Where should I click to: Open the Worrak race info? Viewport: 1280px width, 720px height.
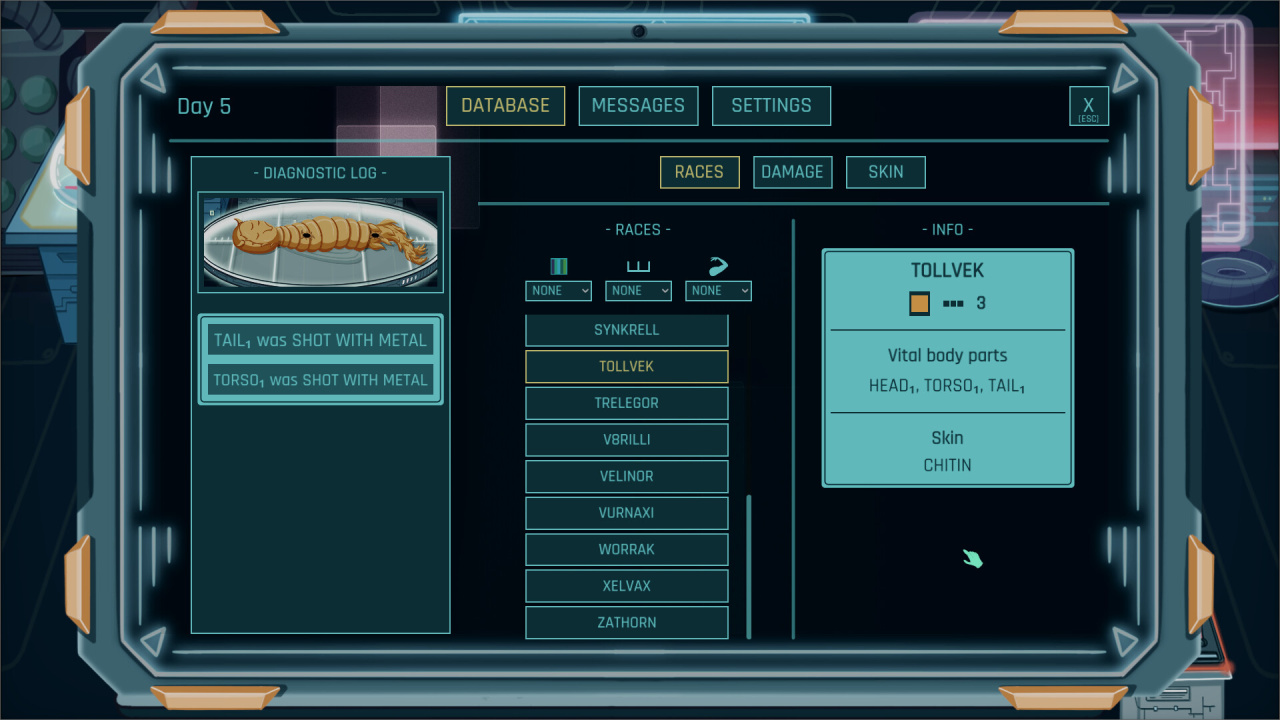[x=627, y=549]
